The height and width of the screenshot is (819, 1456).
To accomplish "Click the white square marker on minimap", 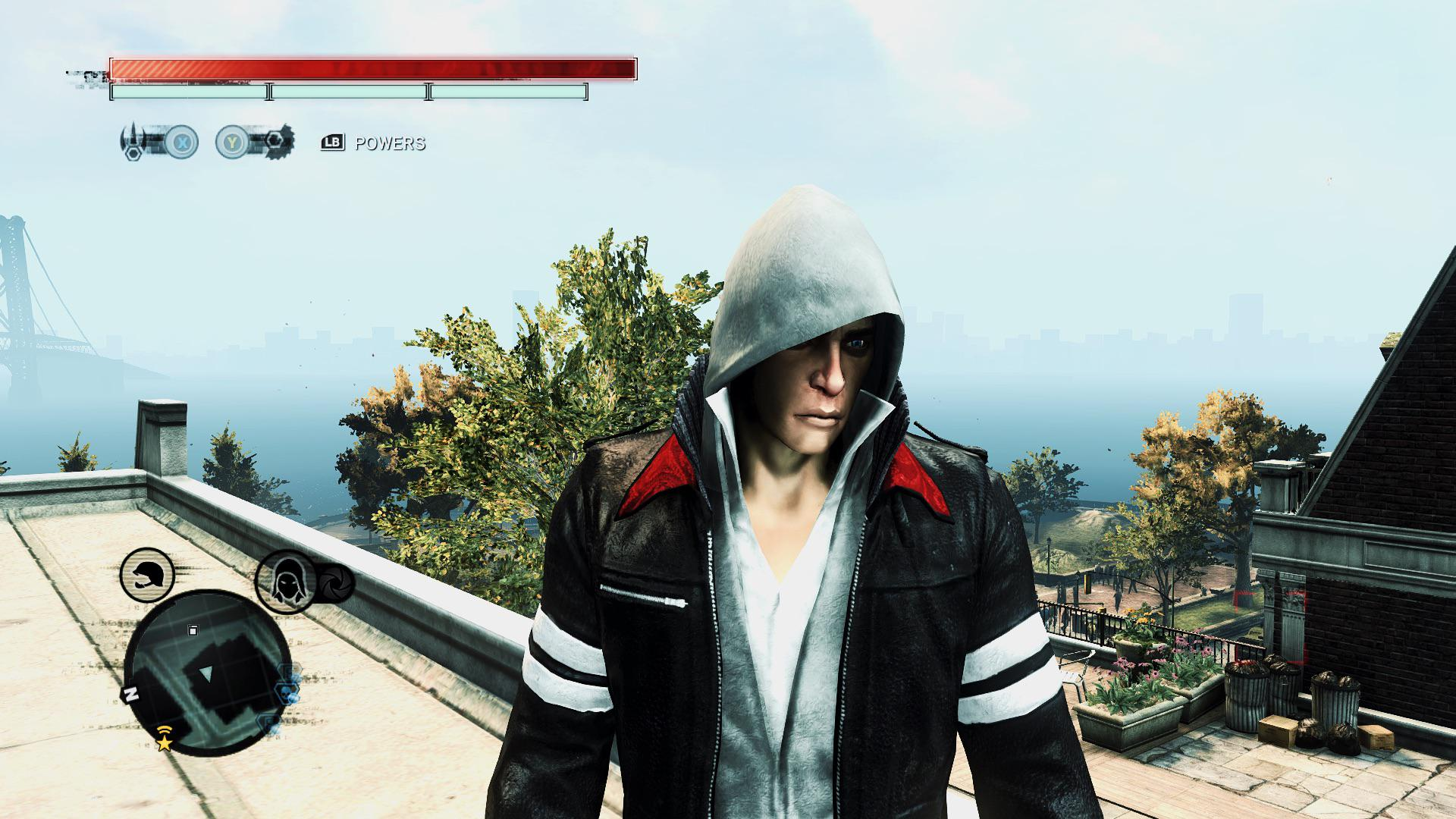I will click(x=193, y=629).
